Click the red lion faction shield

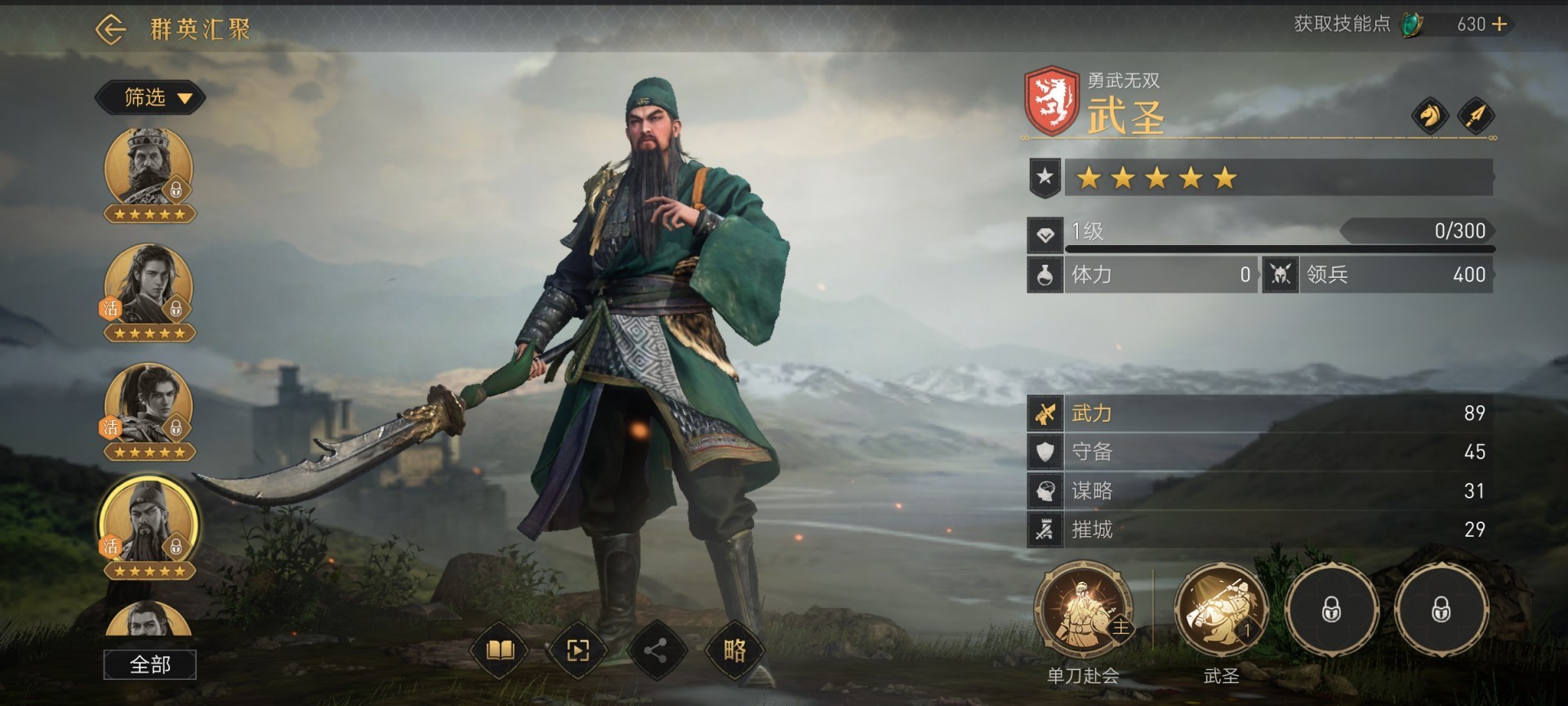(x=1052, y=101)
